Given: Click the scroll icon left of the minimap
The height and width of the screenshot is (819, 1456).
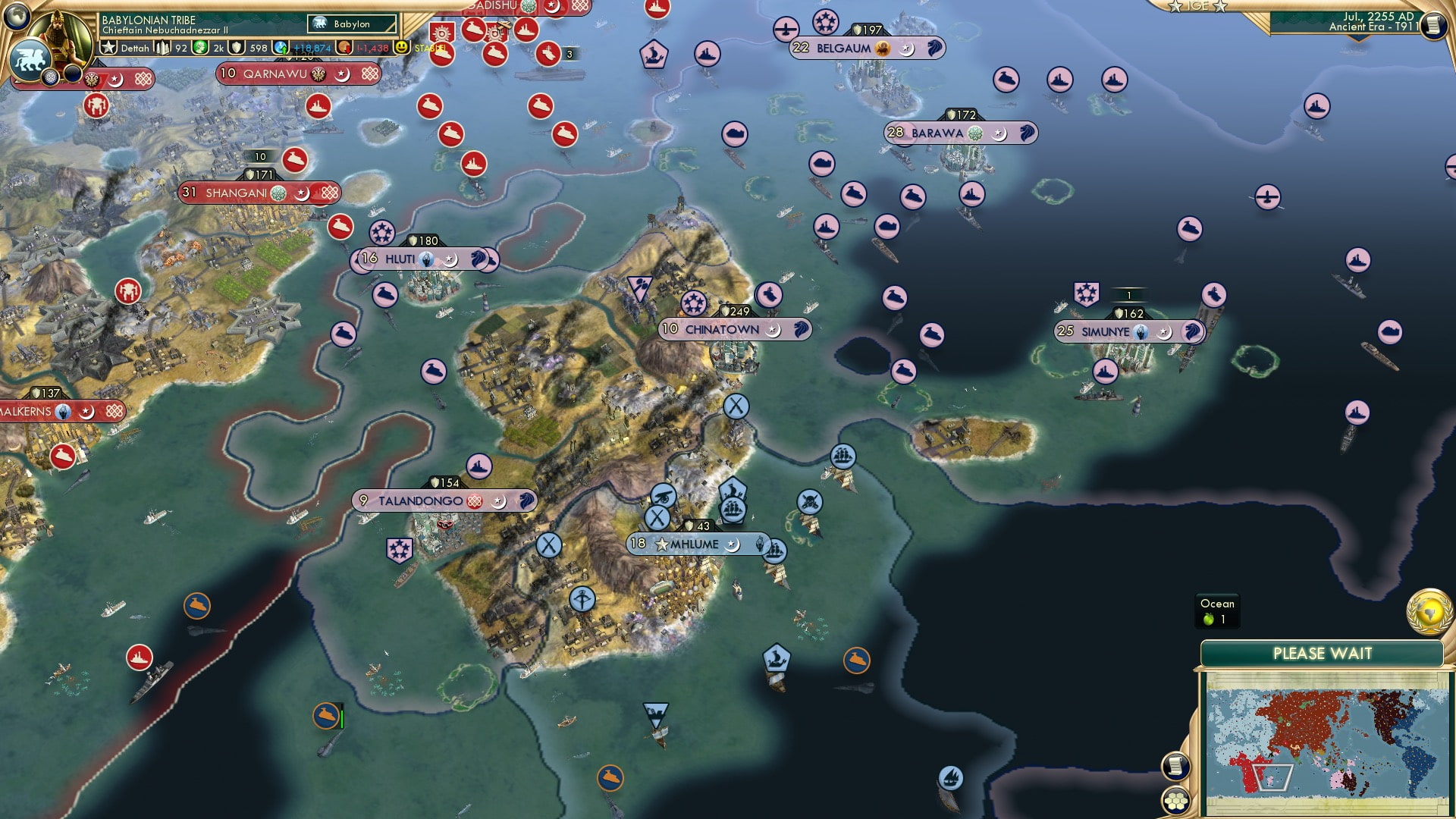Looking at the screenshot, I should (1175, 767).
